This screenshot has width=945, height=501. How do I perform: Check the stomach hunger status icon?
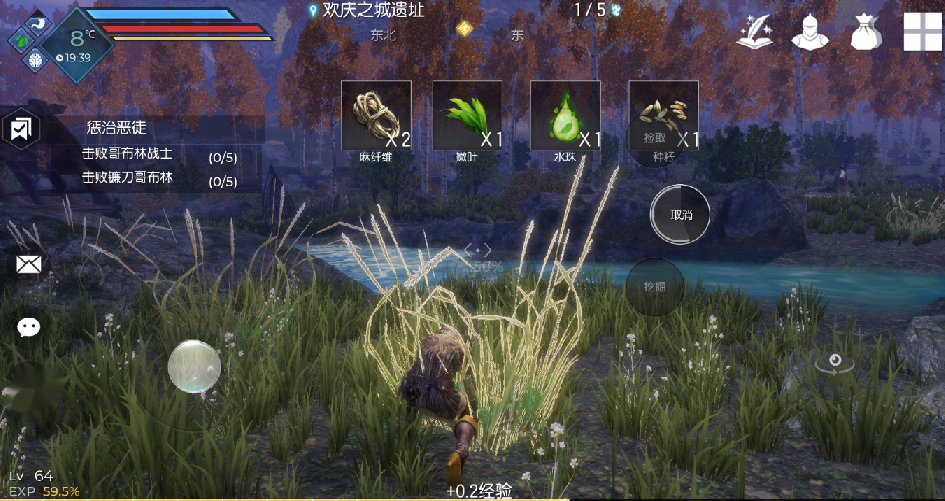tap(38, 23)
